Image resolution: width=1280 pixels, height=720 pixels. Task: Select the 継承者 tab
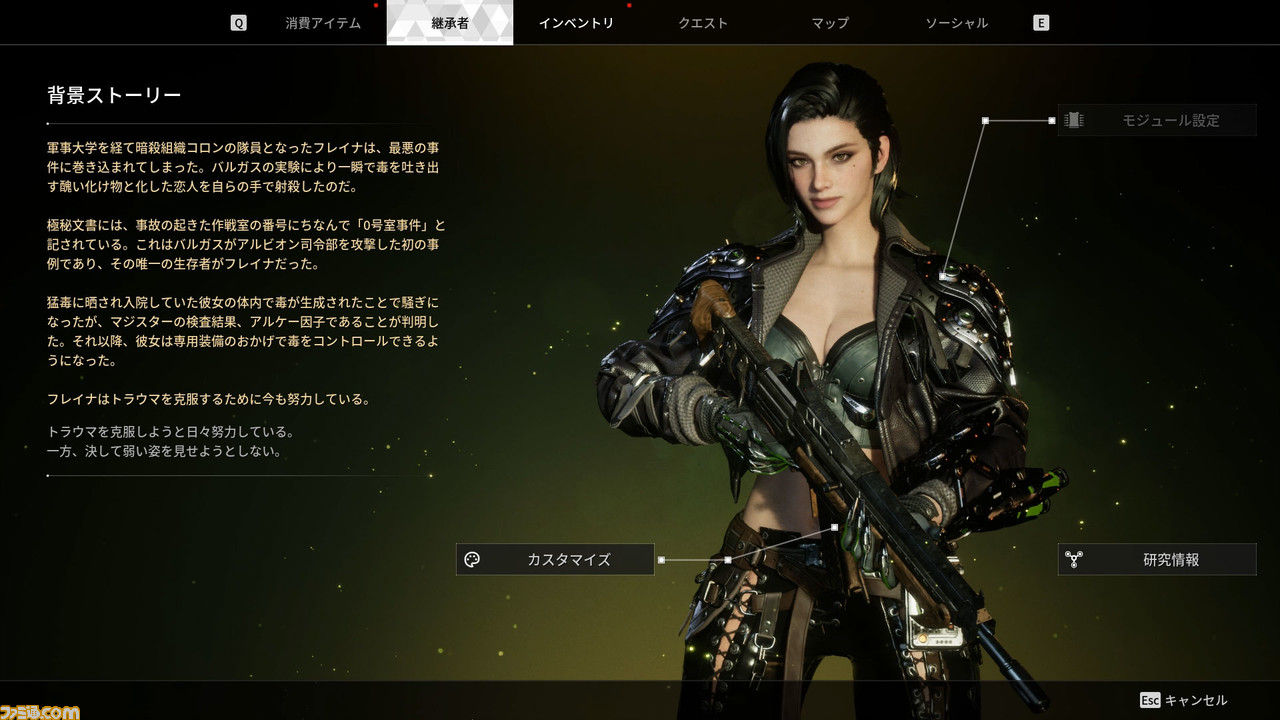[449, 23]
